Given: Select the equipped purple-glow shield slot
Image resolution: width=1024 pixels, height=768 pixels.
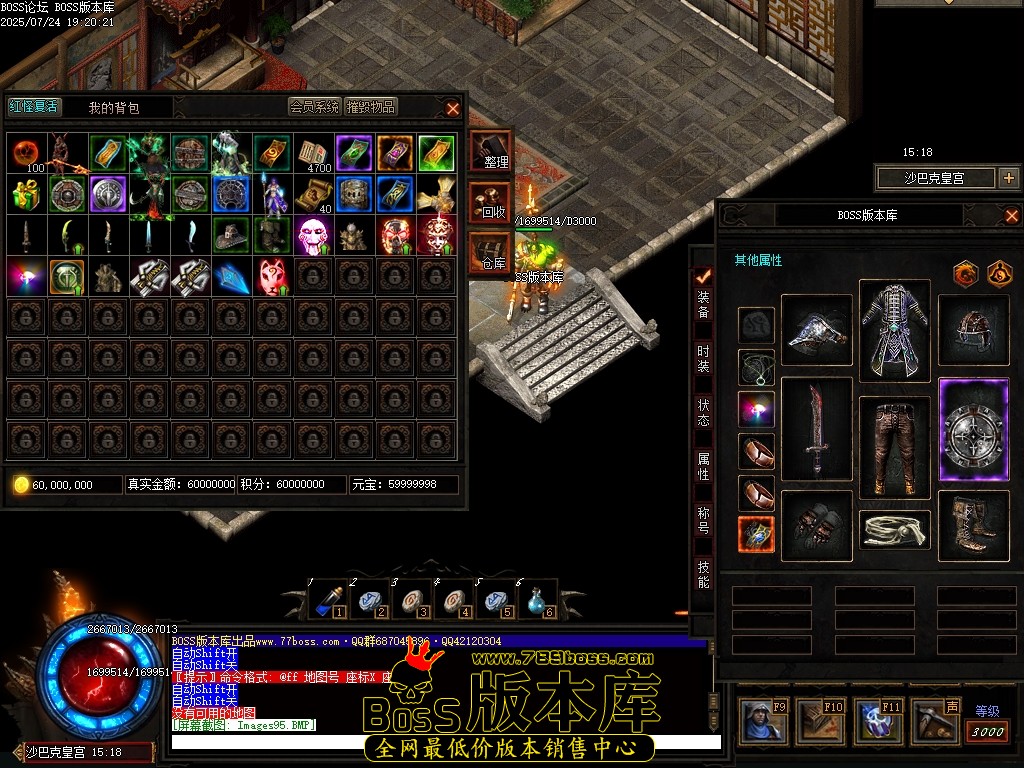Looking at the screenshot, I should click(x=975, y=430).
